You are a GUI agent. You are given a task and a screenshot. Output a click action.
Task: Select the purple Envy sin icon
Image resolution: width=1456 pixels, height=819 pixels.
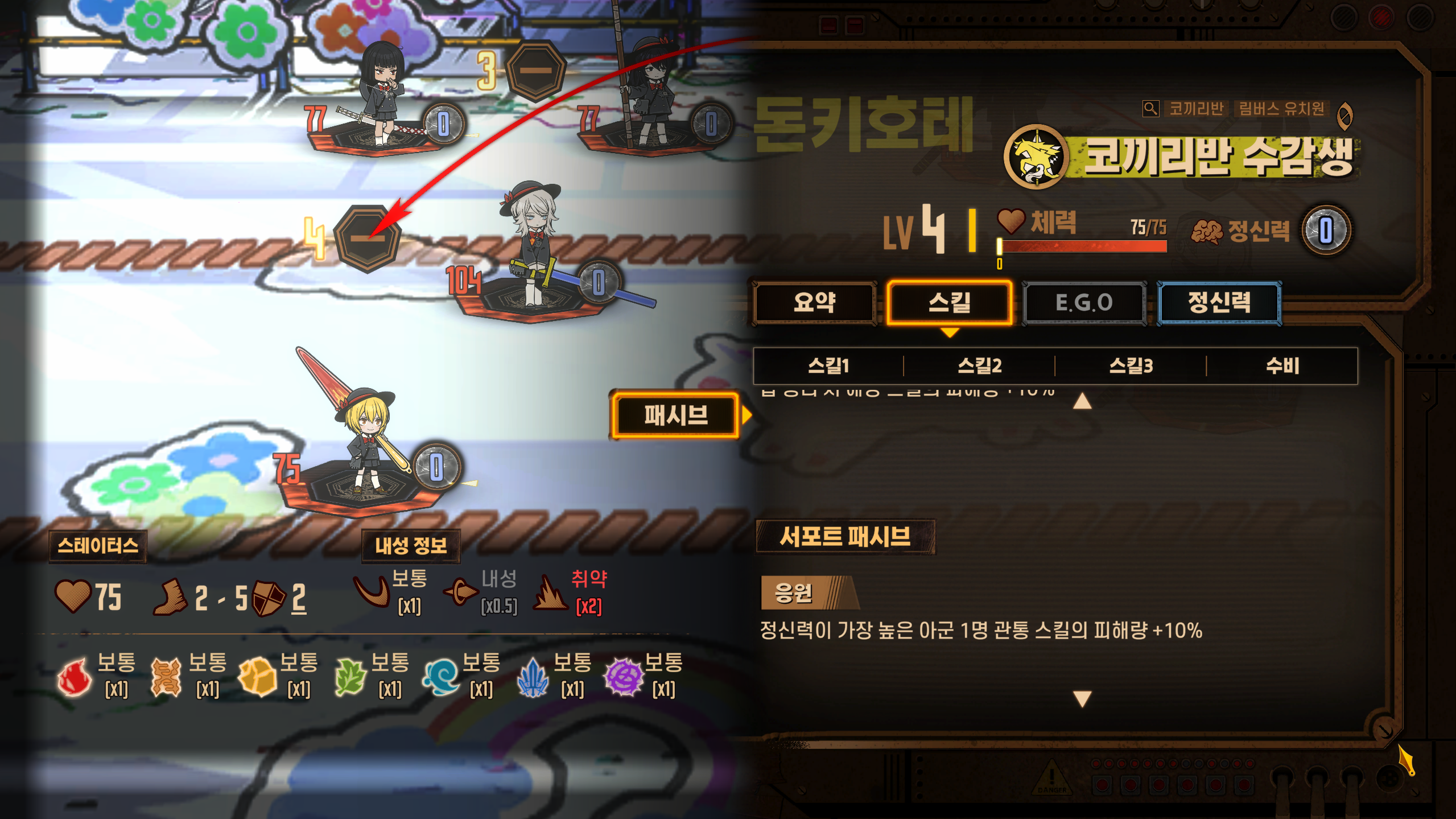(x=627, y=677)
